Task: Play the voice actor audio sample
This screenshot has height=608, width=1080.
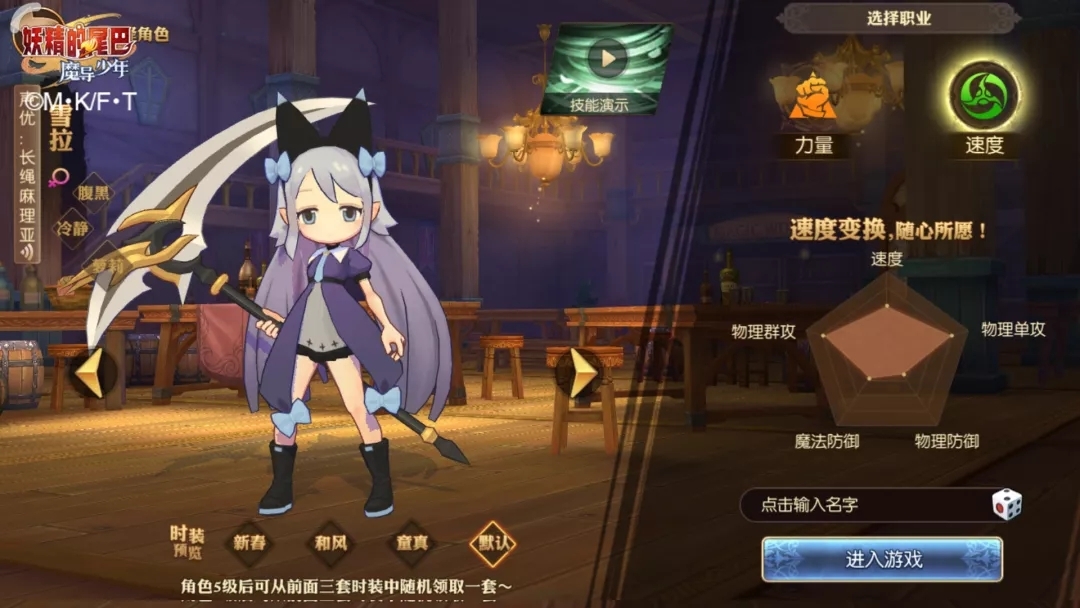Action: 26,250
